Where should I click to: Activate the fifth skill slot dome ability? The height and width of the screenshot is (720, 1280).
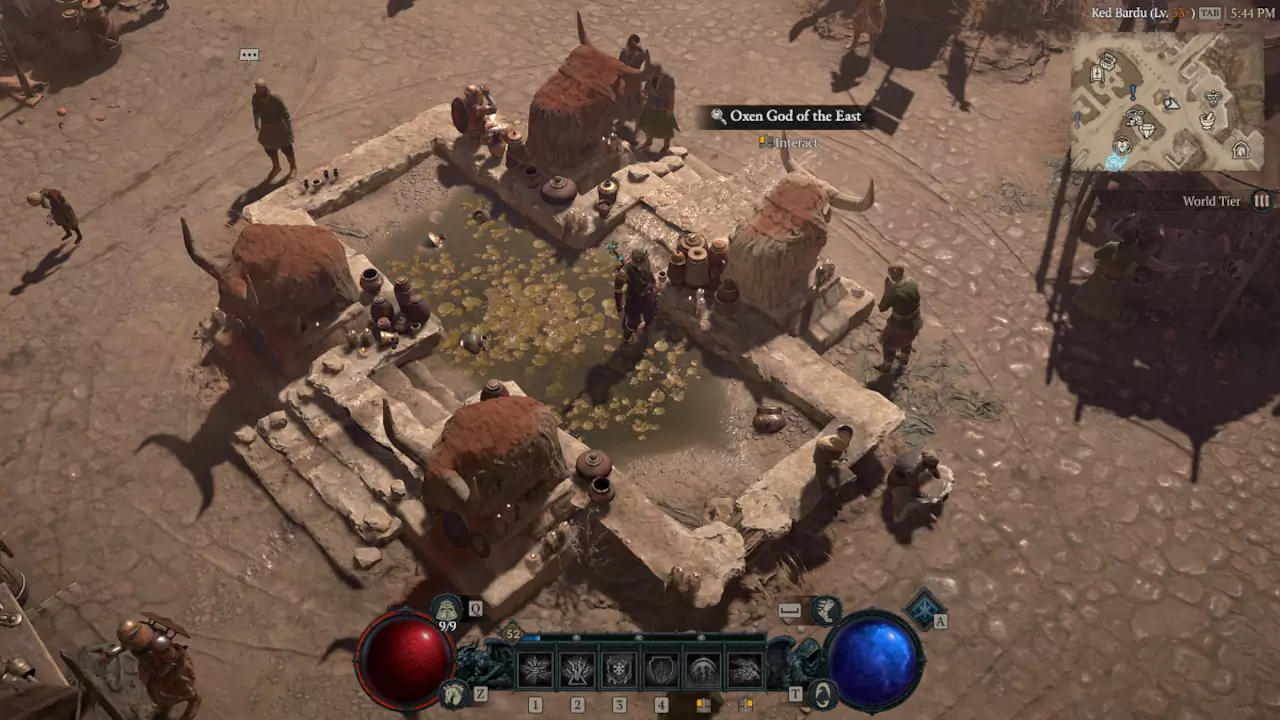tap(703, 669)
